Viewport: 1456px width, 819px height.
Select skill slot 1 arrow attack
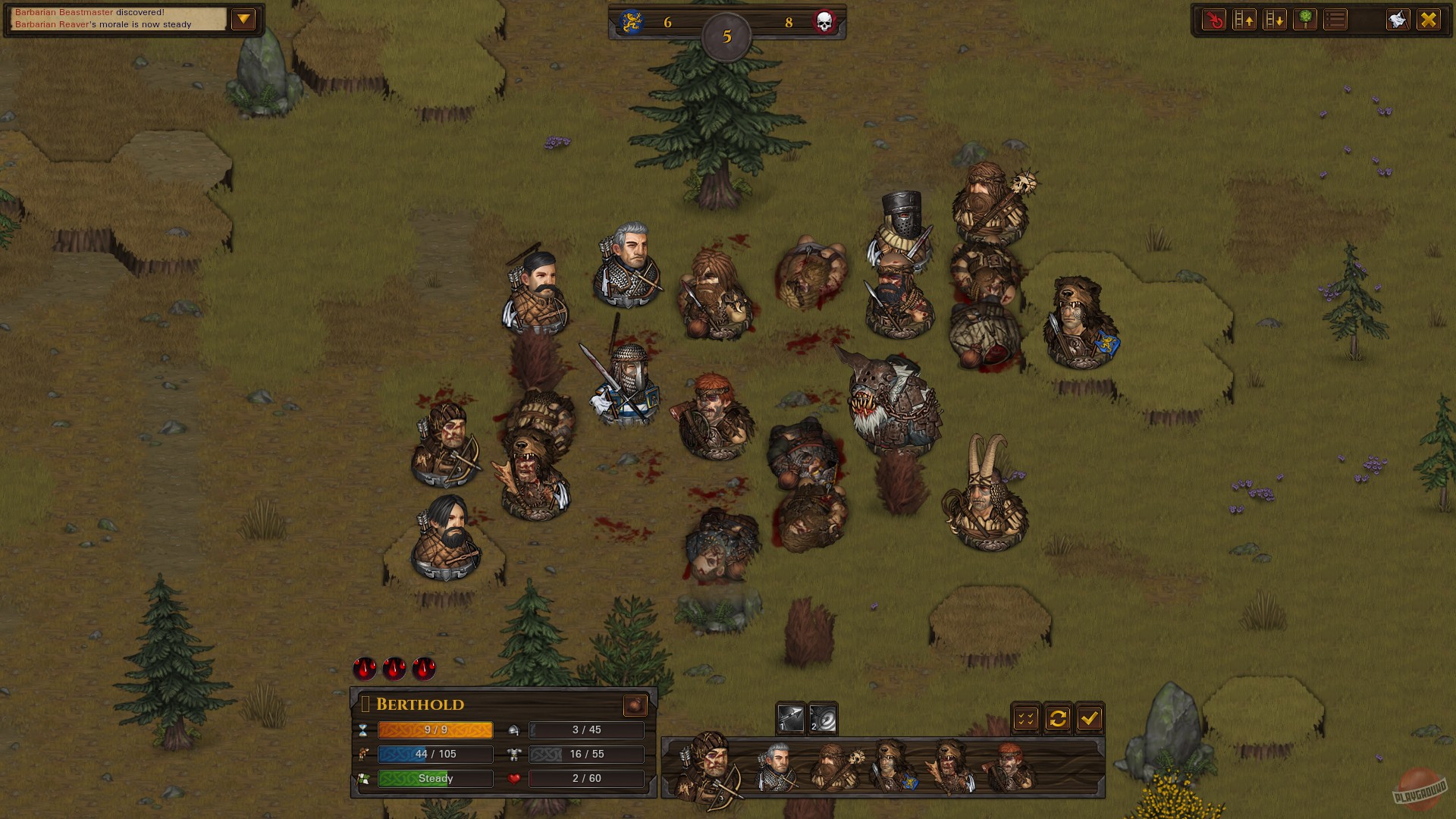(790, 717)
